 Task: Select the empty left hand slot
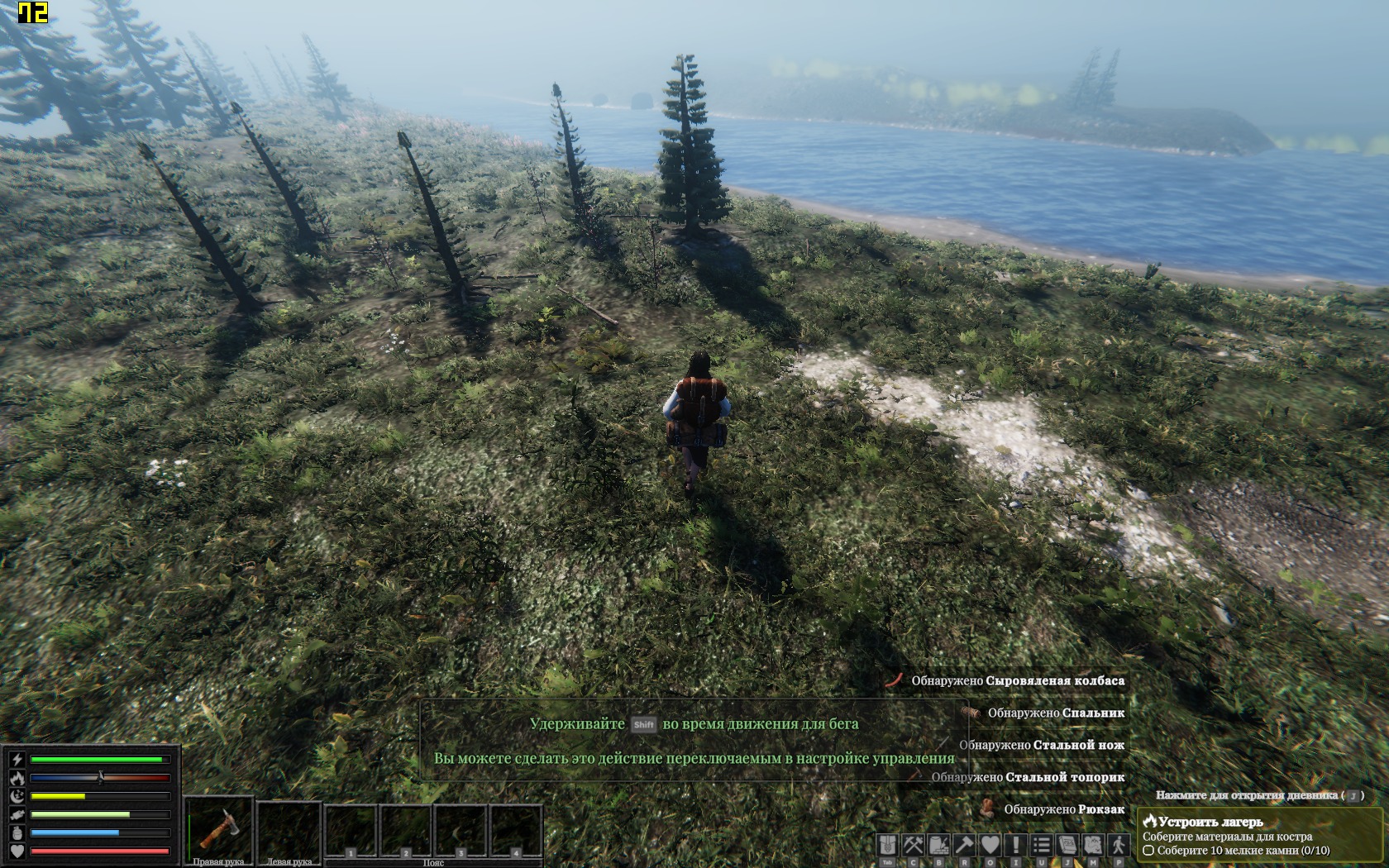(x=289, y=827)
